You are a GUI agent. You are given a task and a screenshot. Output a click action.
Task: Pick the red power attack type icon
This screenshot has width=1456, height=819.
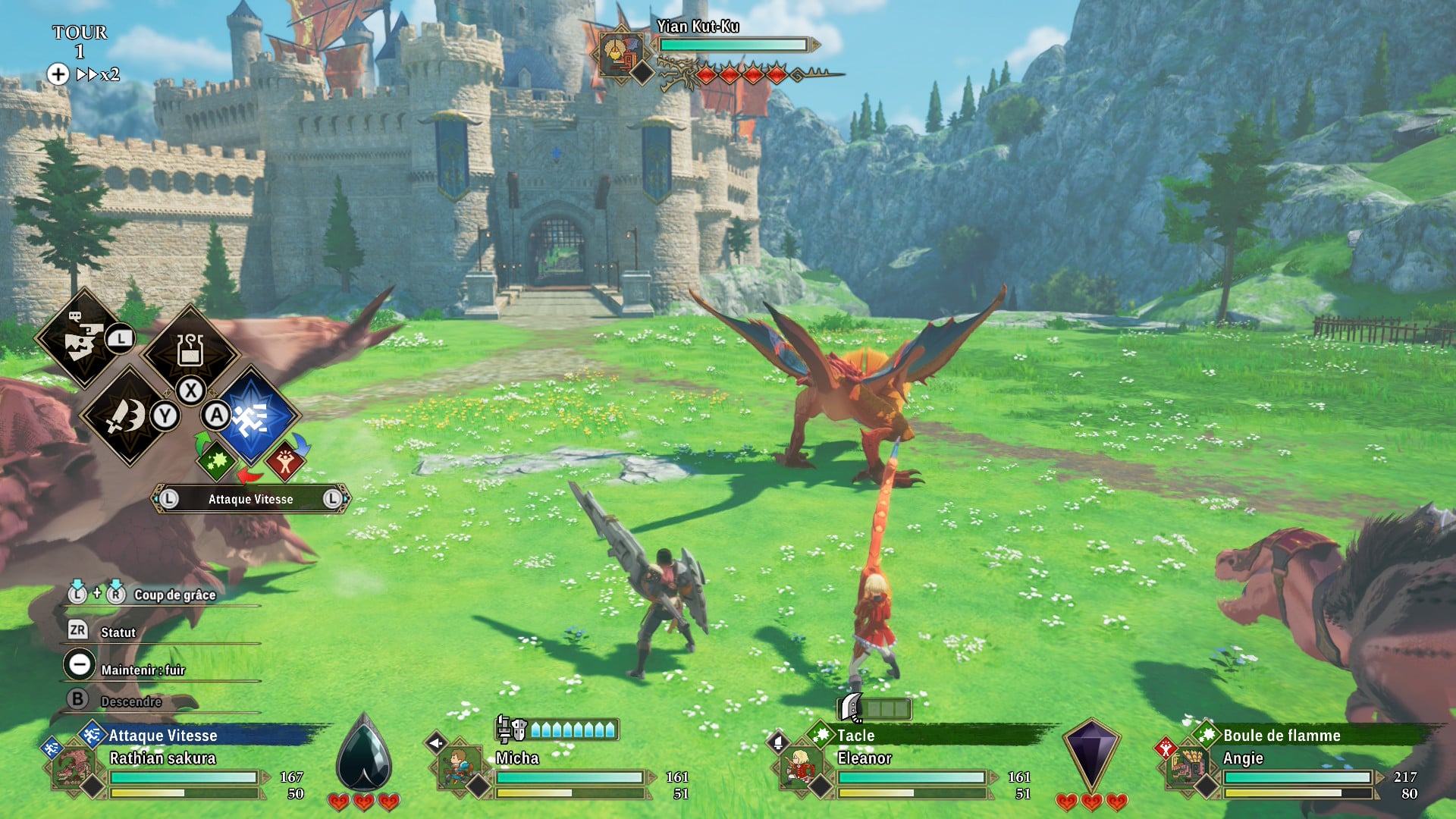[x=285, y=461]
